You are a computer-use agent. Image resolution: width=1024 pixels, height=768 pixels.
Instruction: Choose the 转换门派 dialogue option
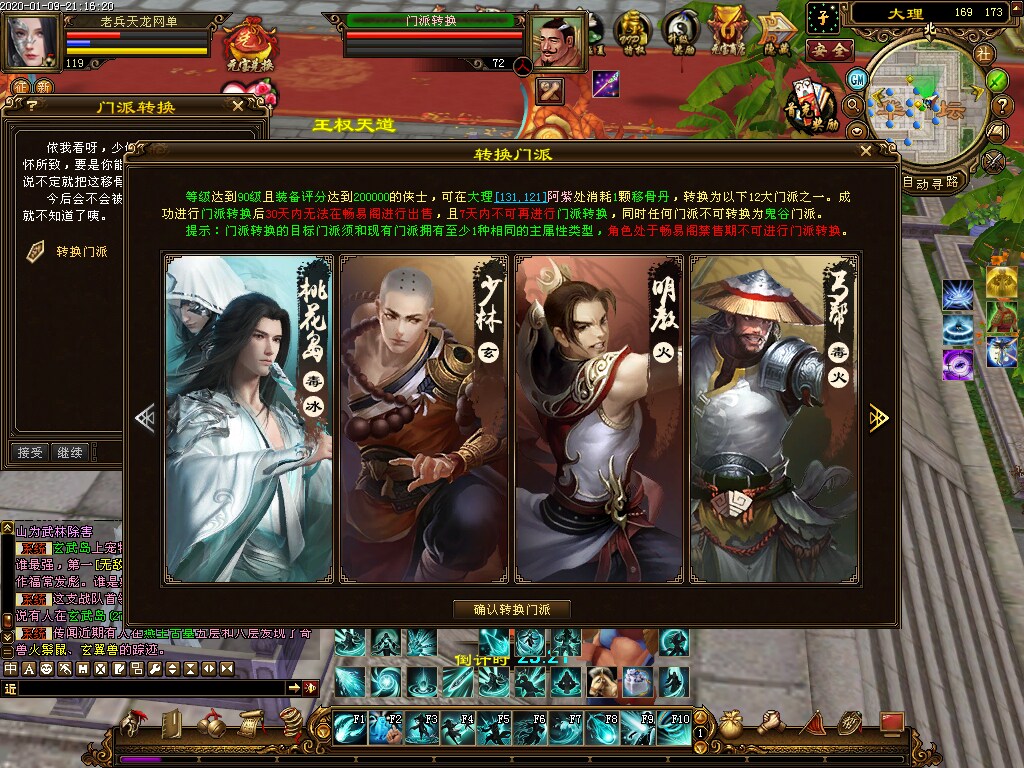81,252
